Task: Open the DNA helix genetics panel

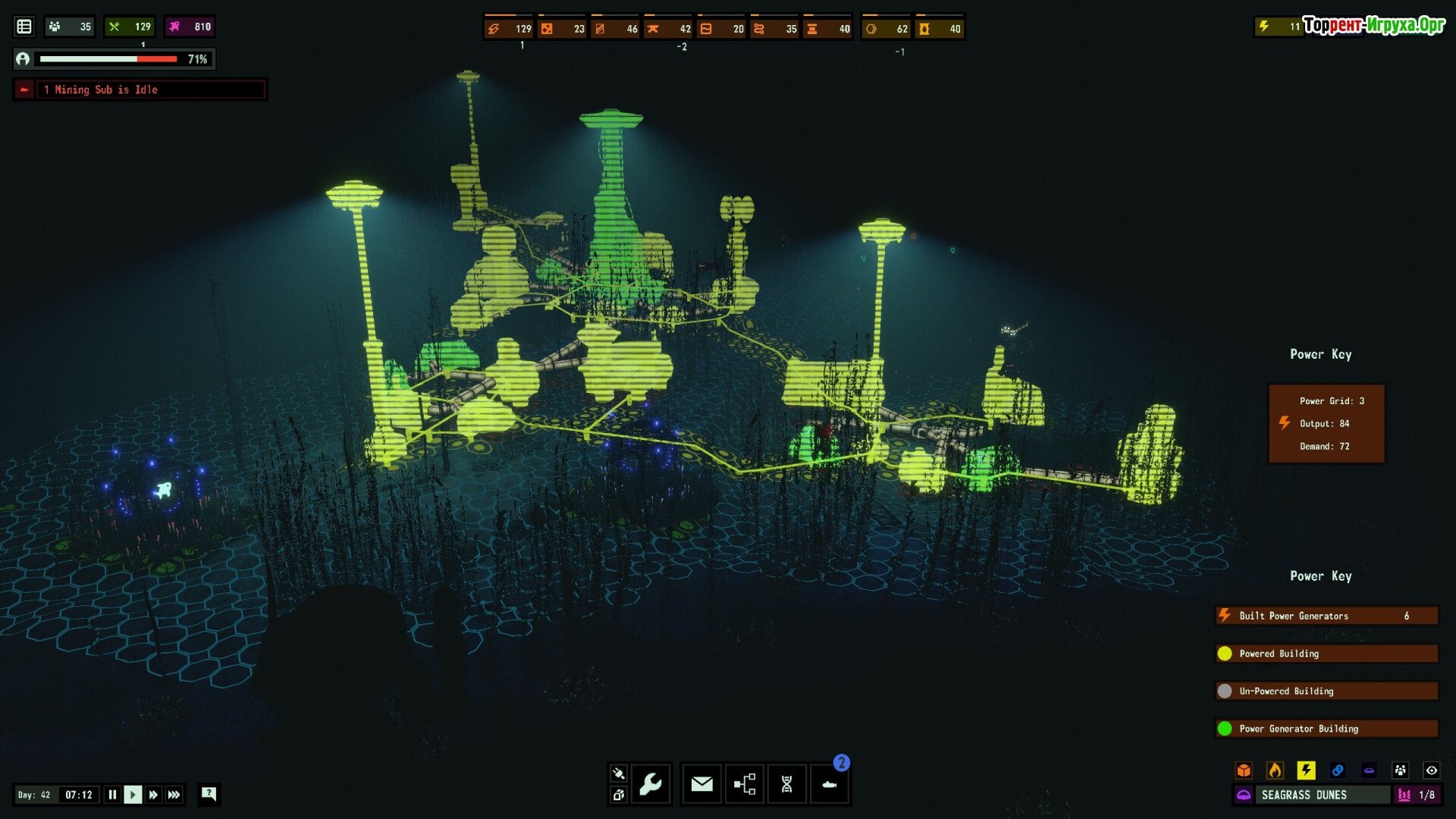Action: 786,783
